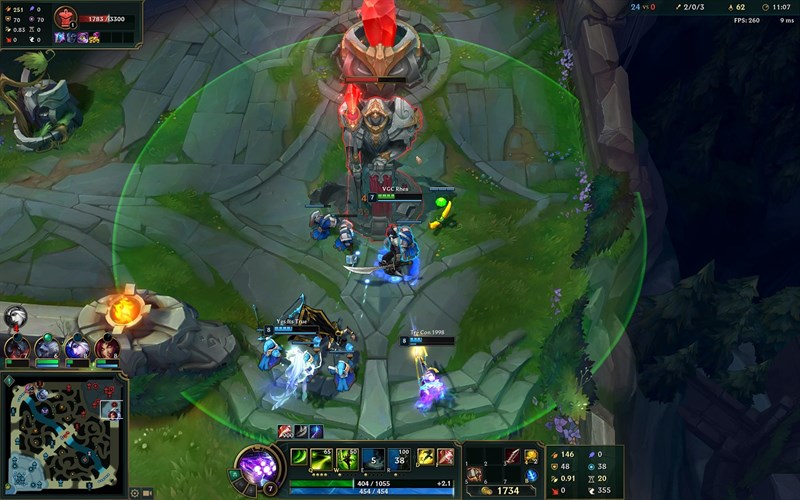
Task: Cast the D summoner spell
Action: (424, 458)
